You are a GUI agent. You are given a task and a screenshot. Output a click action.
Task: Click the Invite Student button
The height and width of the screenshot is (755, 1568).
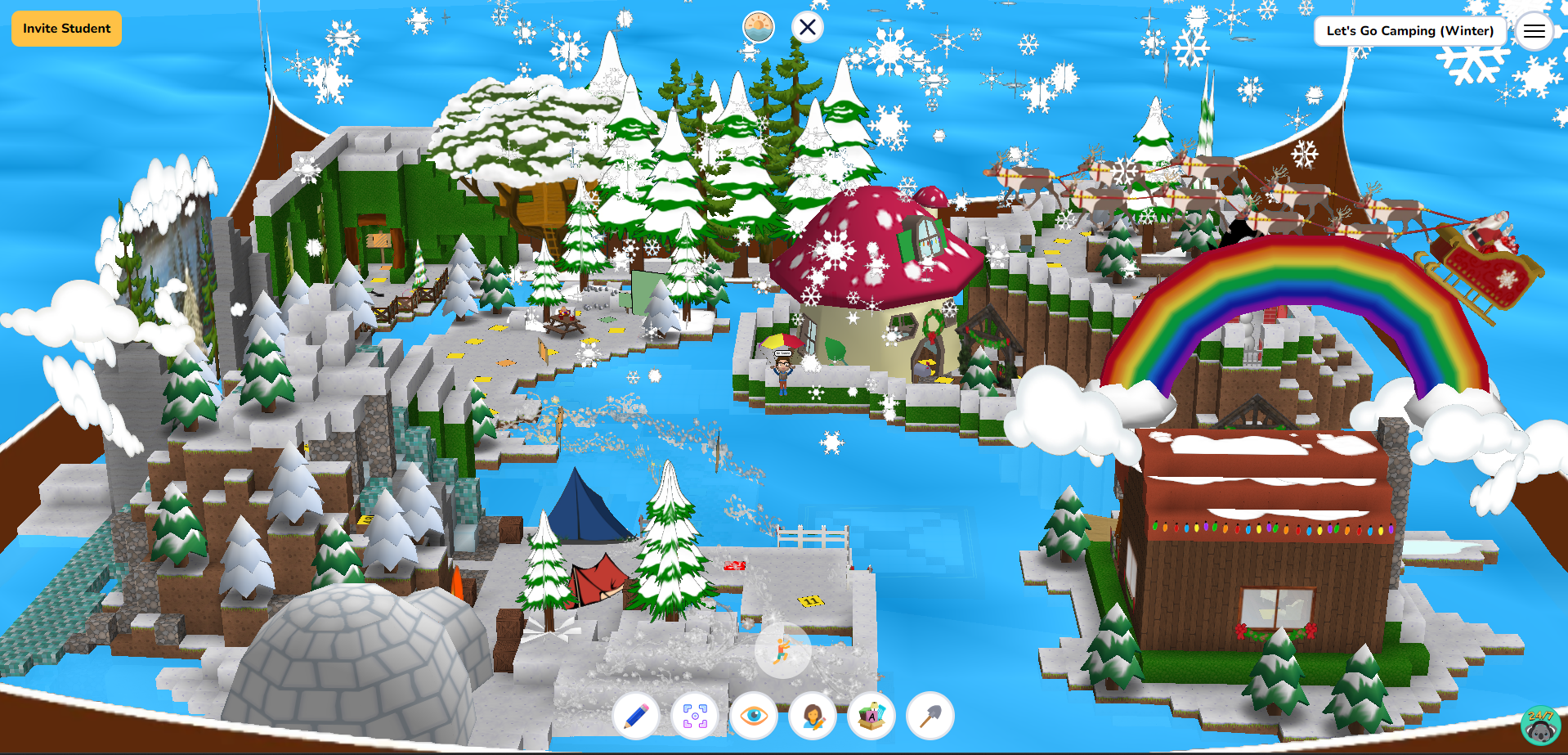(65, 28)
